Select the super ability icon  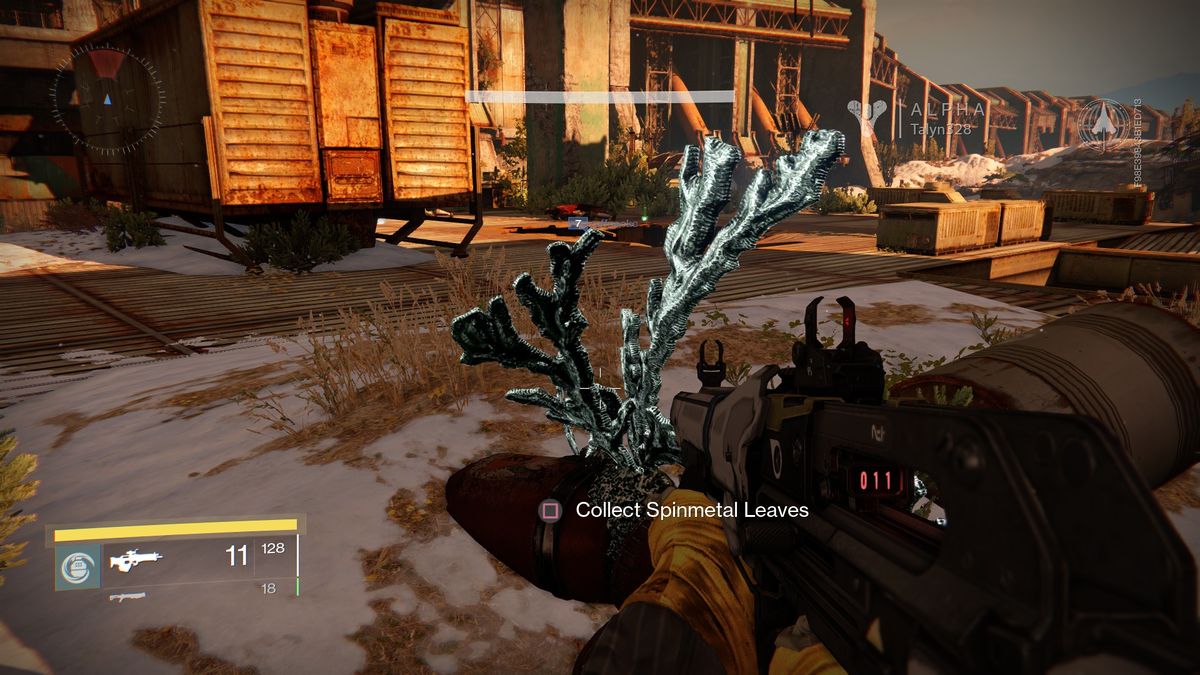pyautogui.click(x=77, y=565)
